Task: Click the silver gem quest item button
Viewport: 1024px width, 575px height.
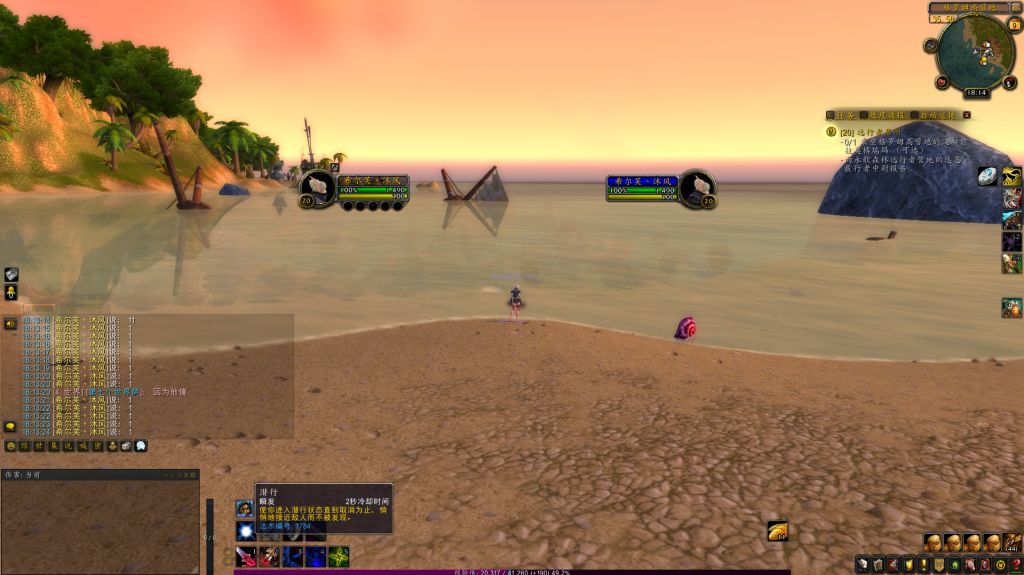Action: coord(987,177)
